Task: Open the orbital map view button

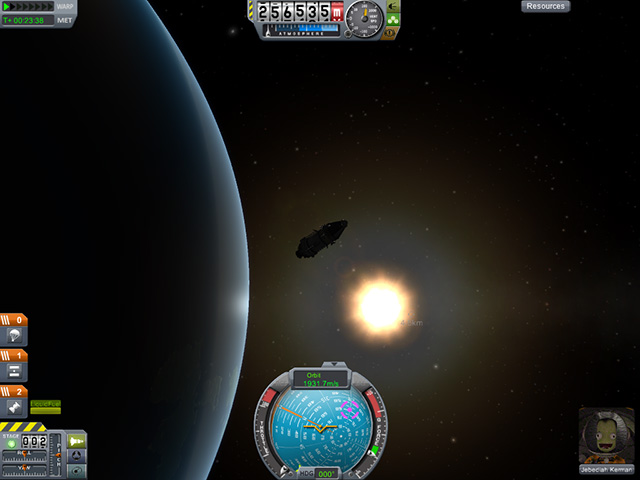Action: click(x=77, y=471)
